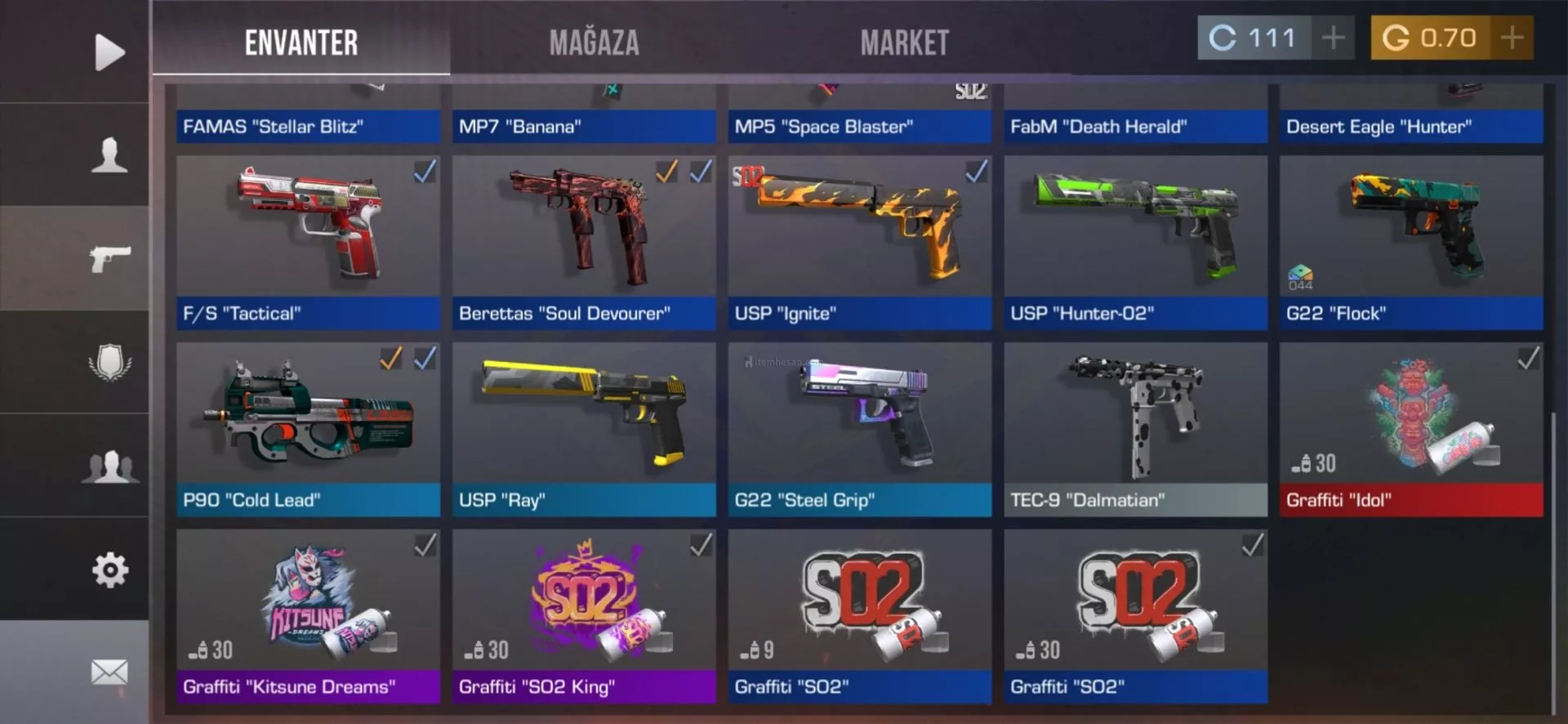
Task: Open the Graffiti "Kitsune Dreams" item
Action: pyautogui.click(x=308, y=615)
